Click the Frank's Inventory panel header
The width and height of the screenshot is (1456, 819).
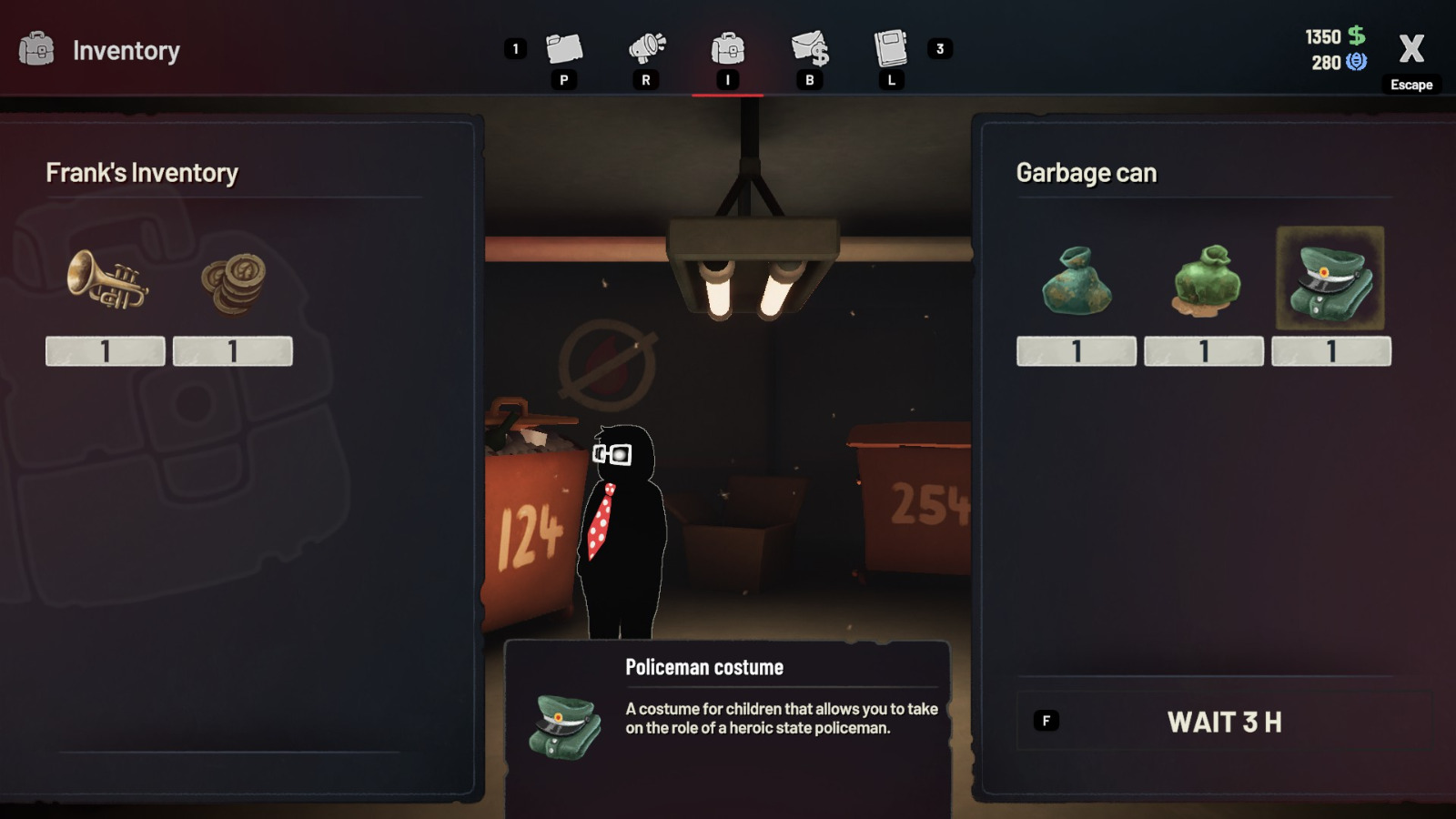(x=141, y=172)
